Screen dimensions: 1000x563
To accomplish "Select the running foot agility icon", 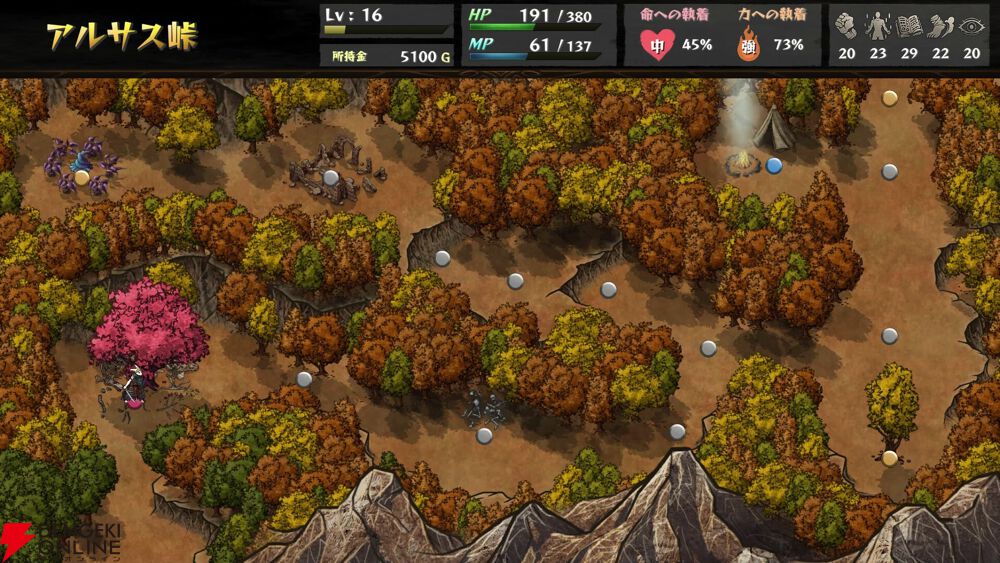I will tap(940, 26).
